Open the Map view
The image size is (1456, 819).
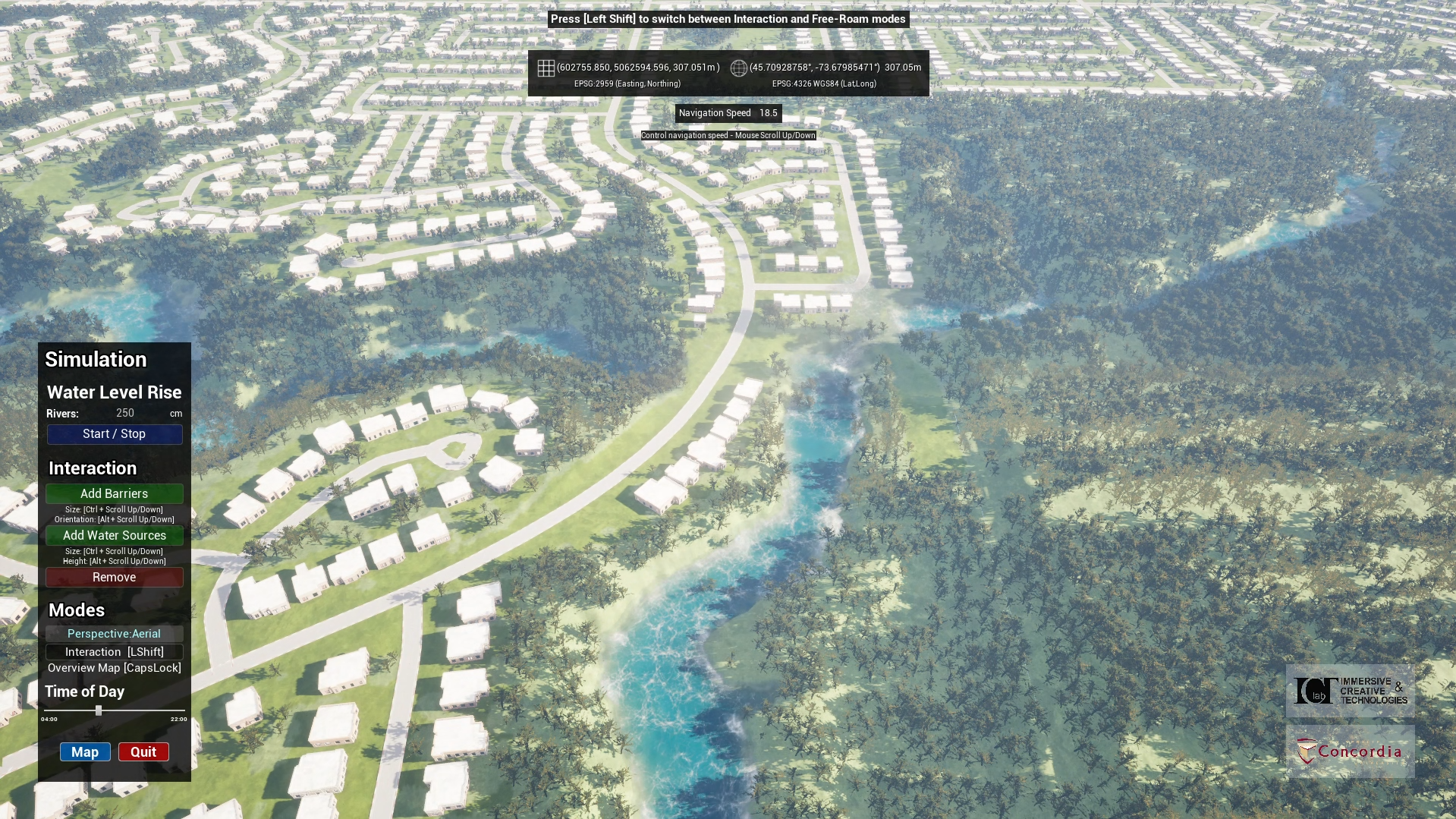[84, 751]
